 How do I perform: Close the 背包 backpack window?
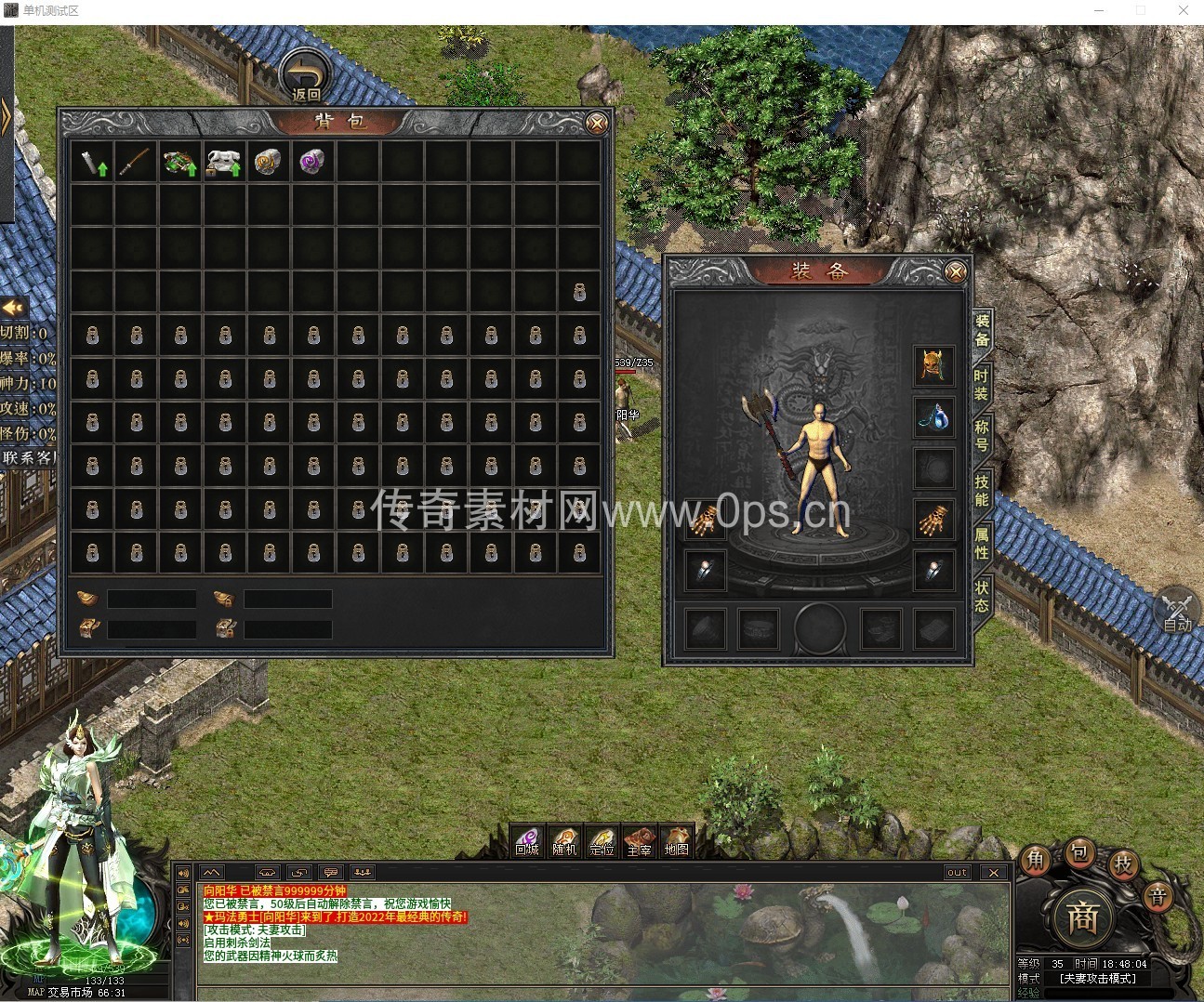(x=597, y=123)
